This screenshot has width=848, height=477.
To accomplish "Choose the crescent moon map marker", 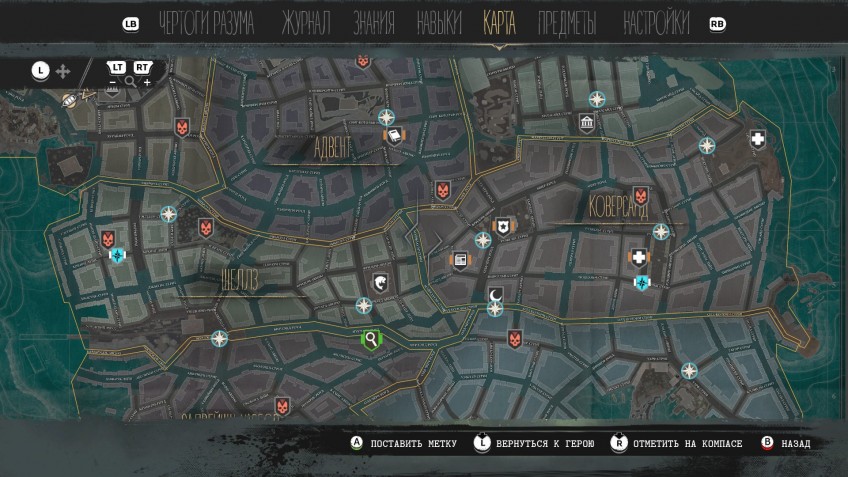I will click(x=496, y=294).
